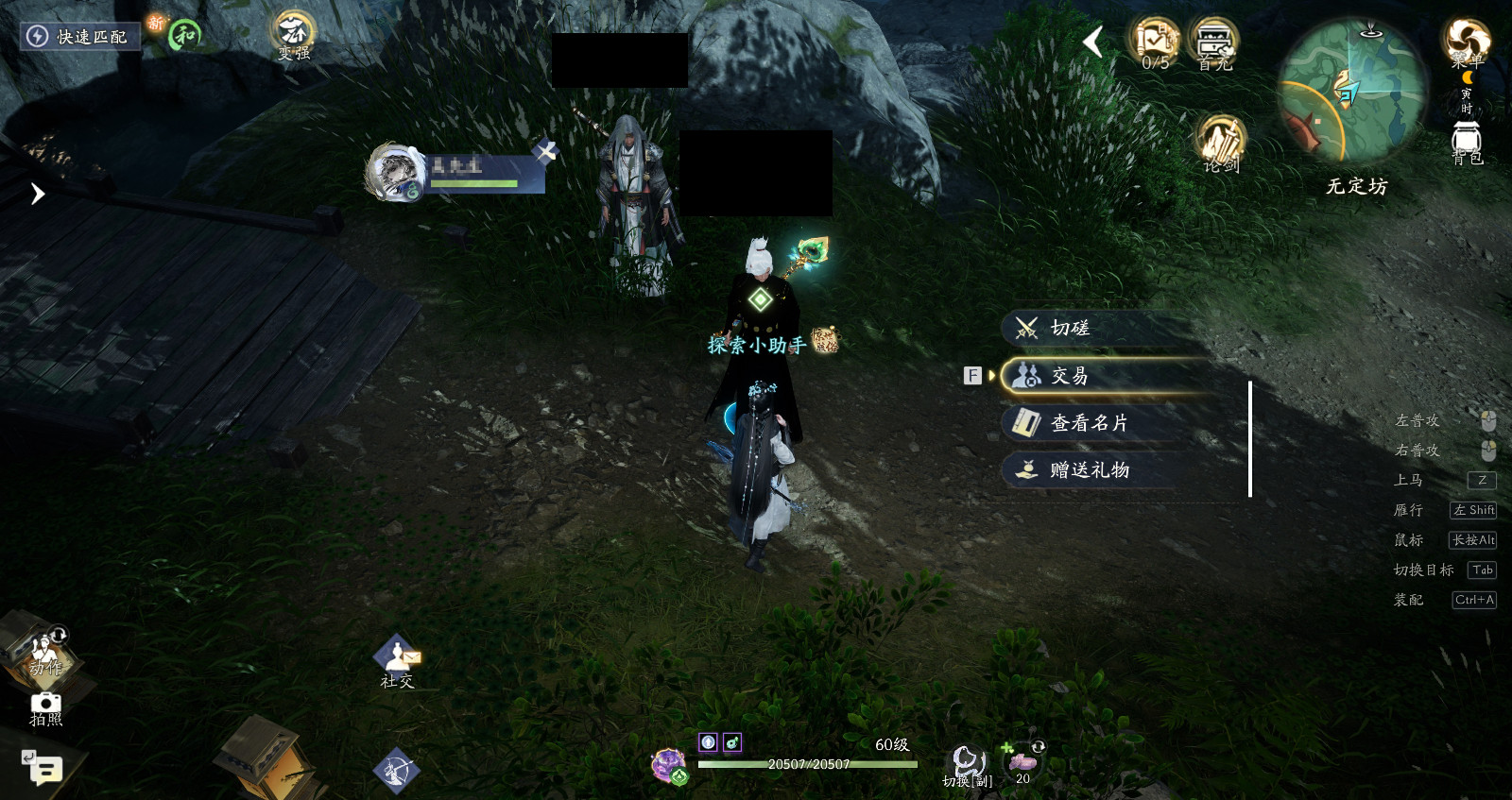The height and width of the screenshot is (800, 1512).
Task: Open the 首充 first recharge chest
Action: [x=1214, y=43]
